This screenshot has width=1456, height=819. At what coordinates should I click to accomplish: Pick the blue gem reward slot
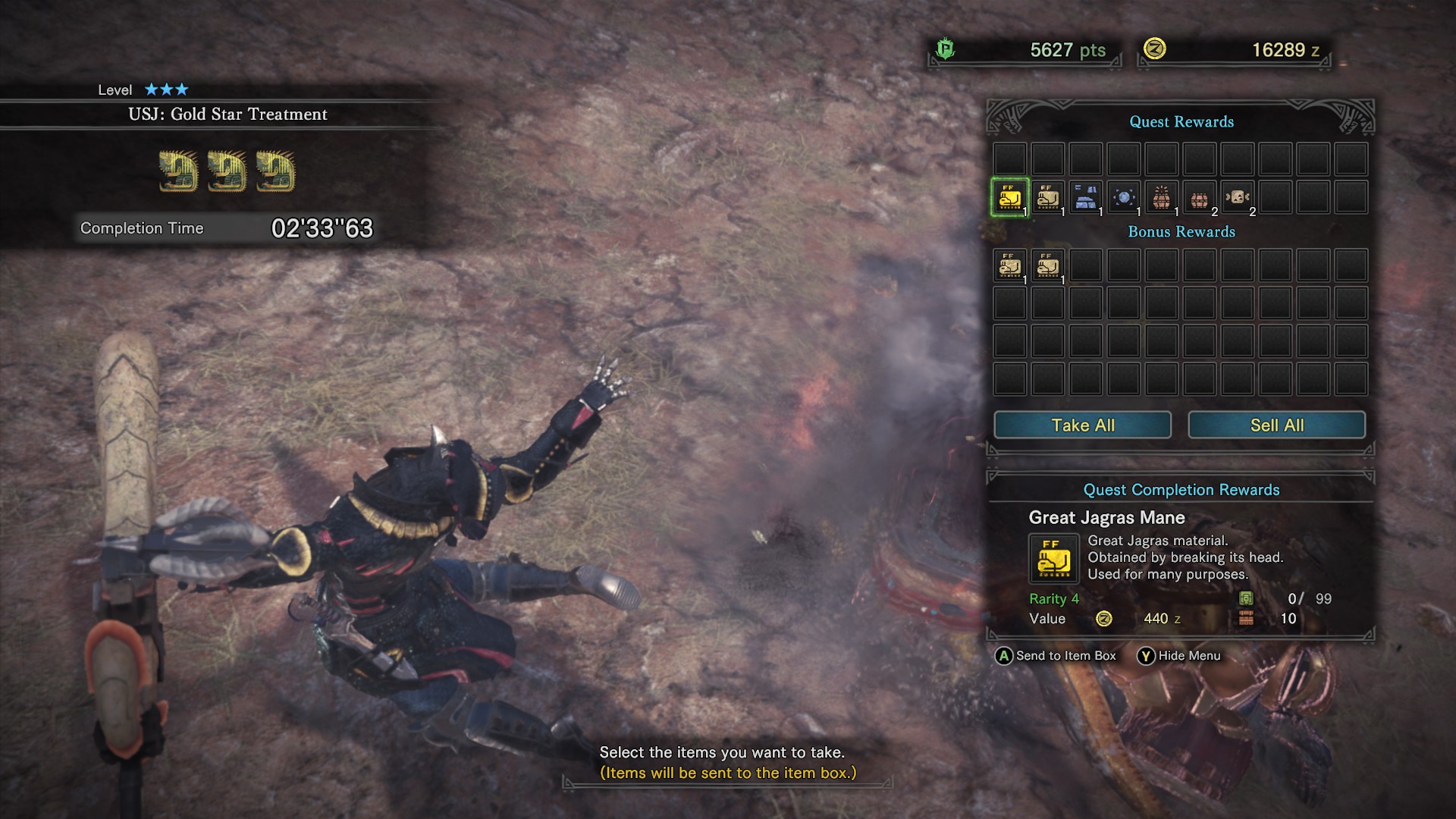click(1124, 198)
